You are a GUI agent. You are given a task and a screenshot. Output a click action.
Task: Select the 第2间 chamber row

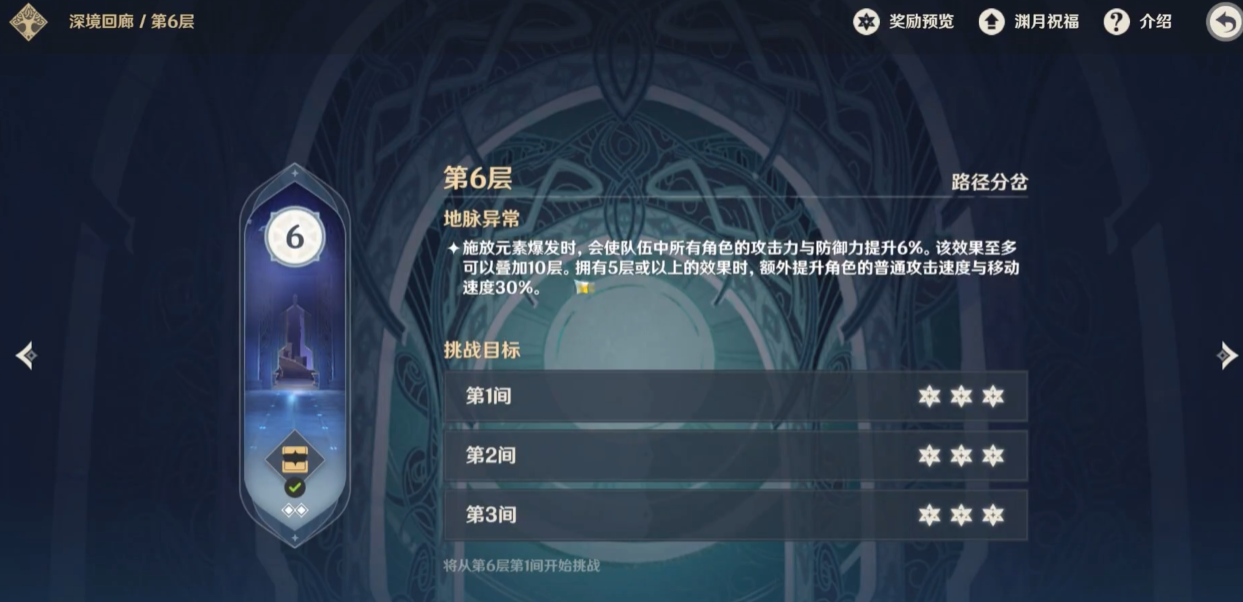click(735, 456)
